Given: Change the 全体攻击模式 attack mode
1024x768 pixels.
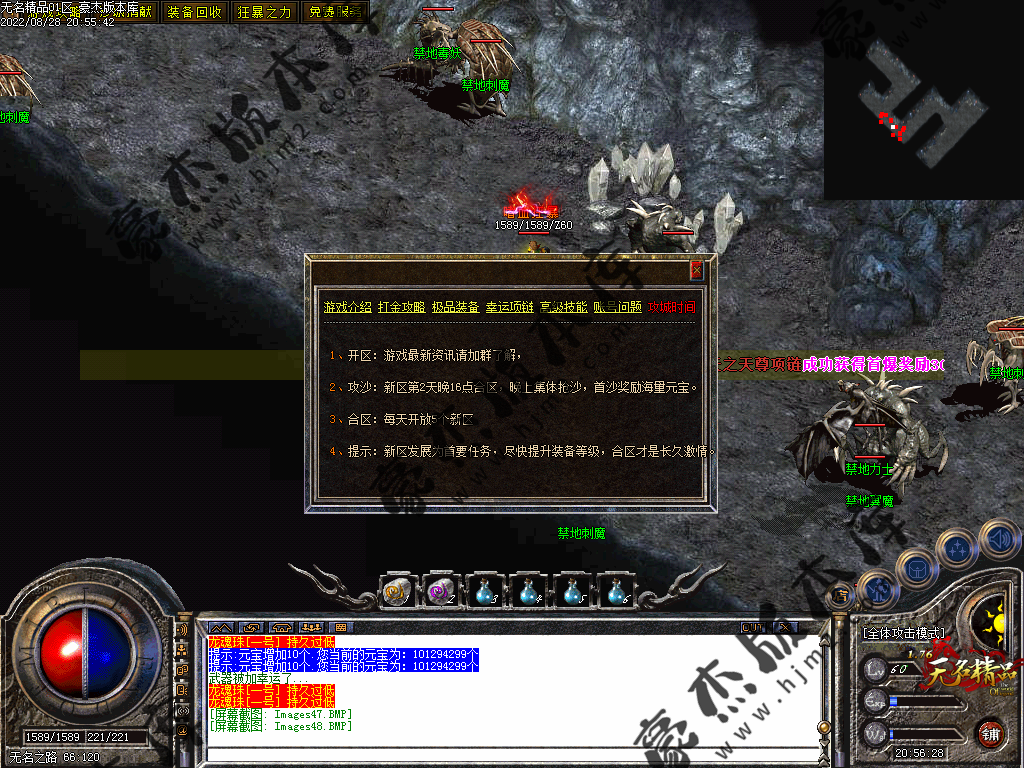Looking at the screenshot, I should click(x=903, y=633).
